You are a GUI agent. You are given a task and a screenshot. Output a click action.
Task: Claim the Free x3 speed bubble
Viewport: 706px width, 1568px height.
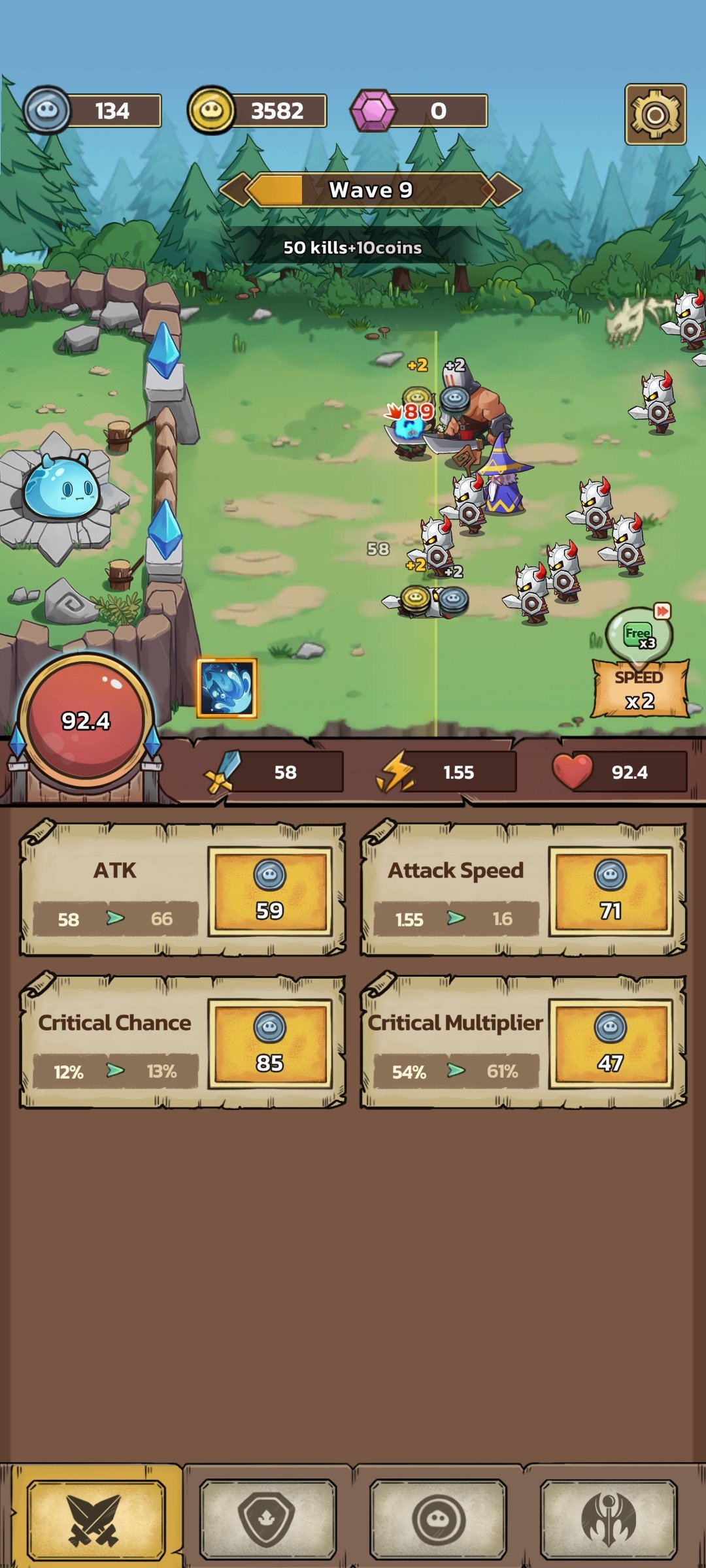point(639,633)
